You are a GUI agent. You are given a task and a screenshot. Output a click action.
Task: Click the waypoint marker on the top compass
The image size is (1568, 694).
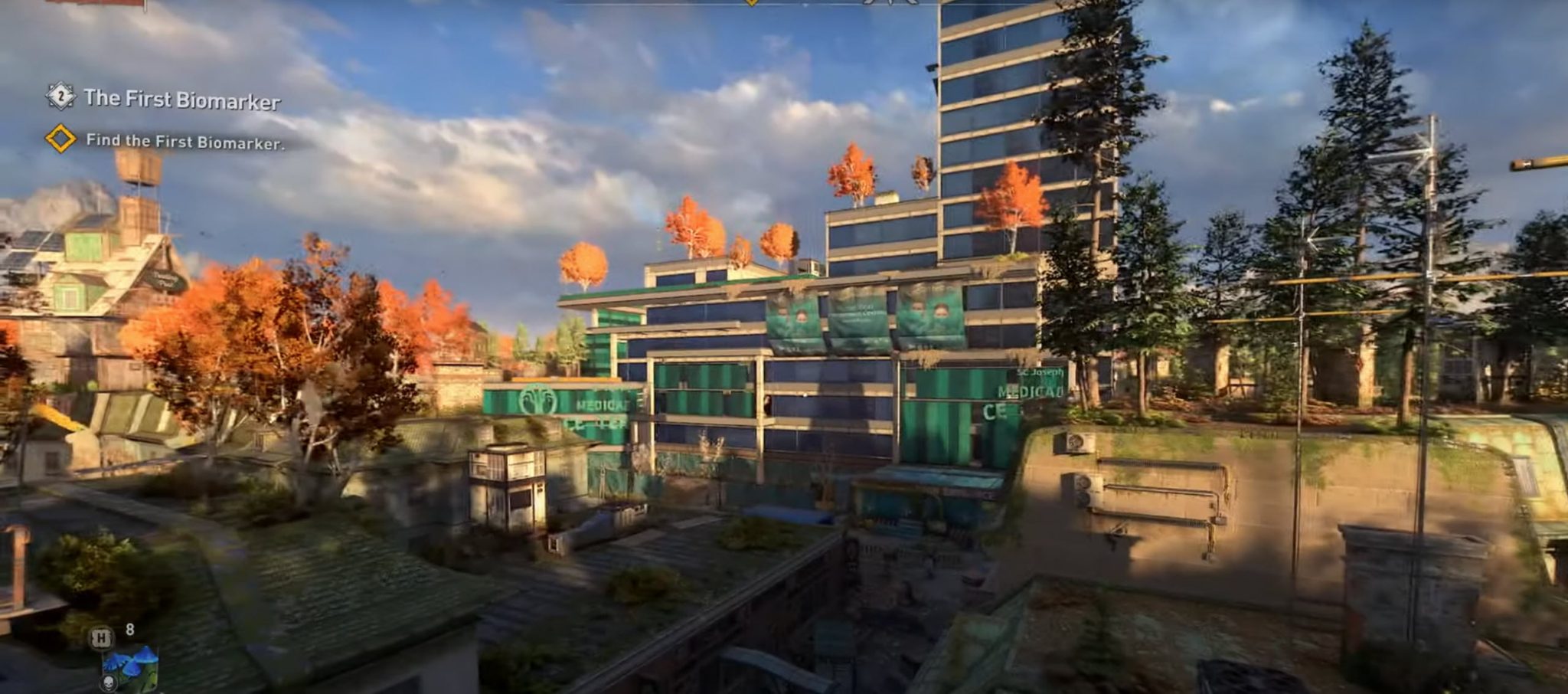(752, 5)
